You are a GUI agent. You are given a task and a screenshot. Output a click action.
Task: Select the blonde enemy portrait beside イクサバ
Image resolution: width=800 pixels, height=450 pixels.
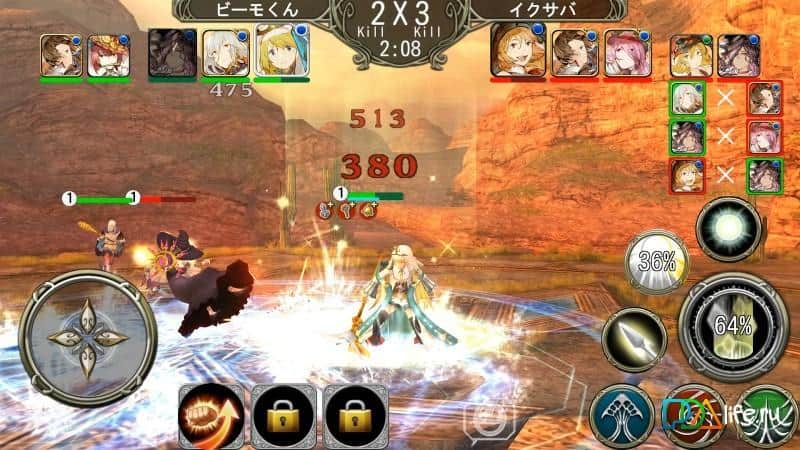point(517,53)
